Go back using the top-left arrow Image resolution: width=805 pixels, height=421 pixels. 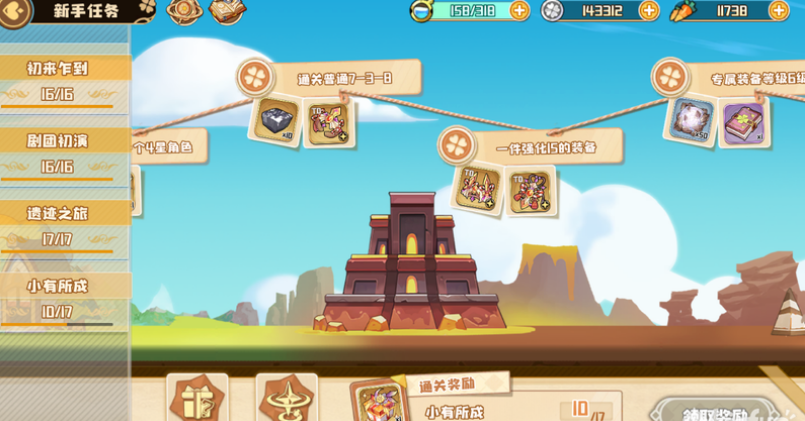[x=13, y=12]
